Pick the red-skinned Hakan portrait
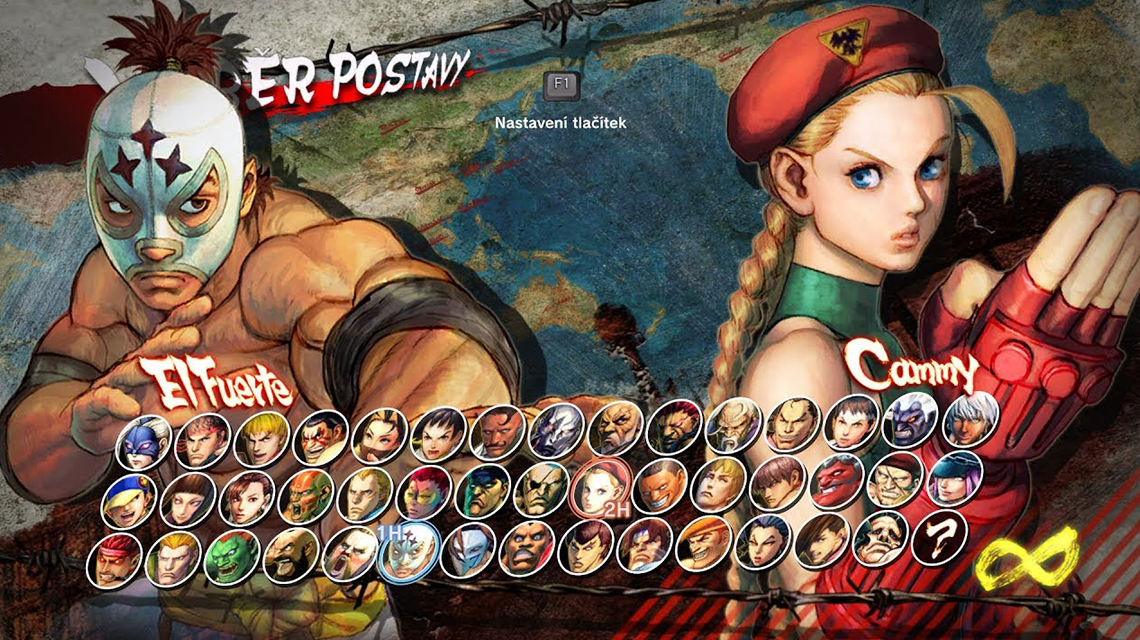This screenshot has height=640, width=1140. 837,481
